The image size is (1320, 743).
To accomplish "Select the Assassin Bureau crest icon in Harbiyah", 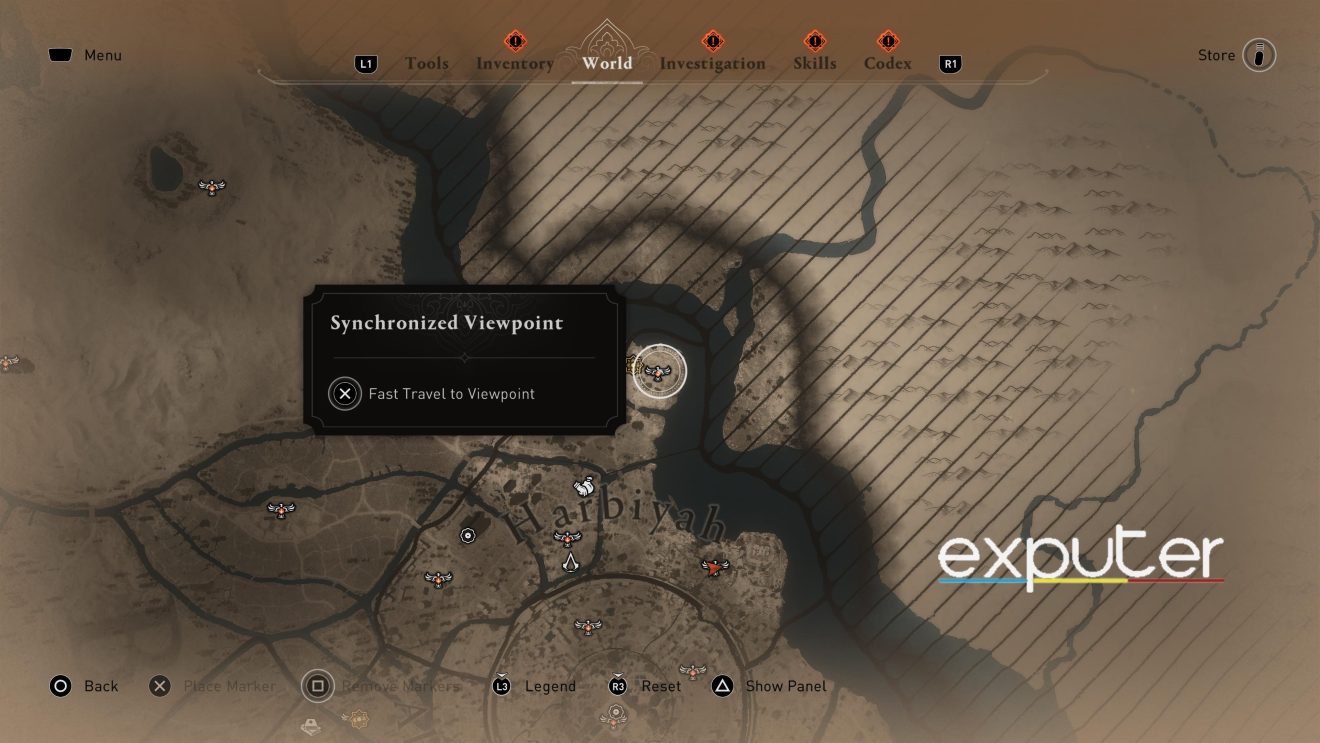I will (570, 564).
